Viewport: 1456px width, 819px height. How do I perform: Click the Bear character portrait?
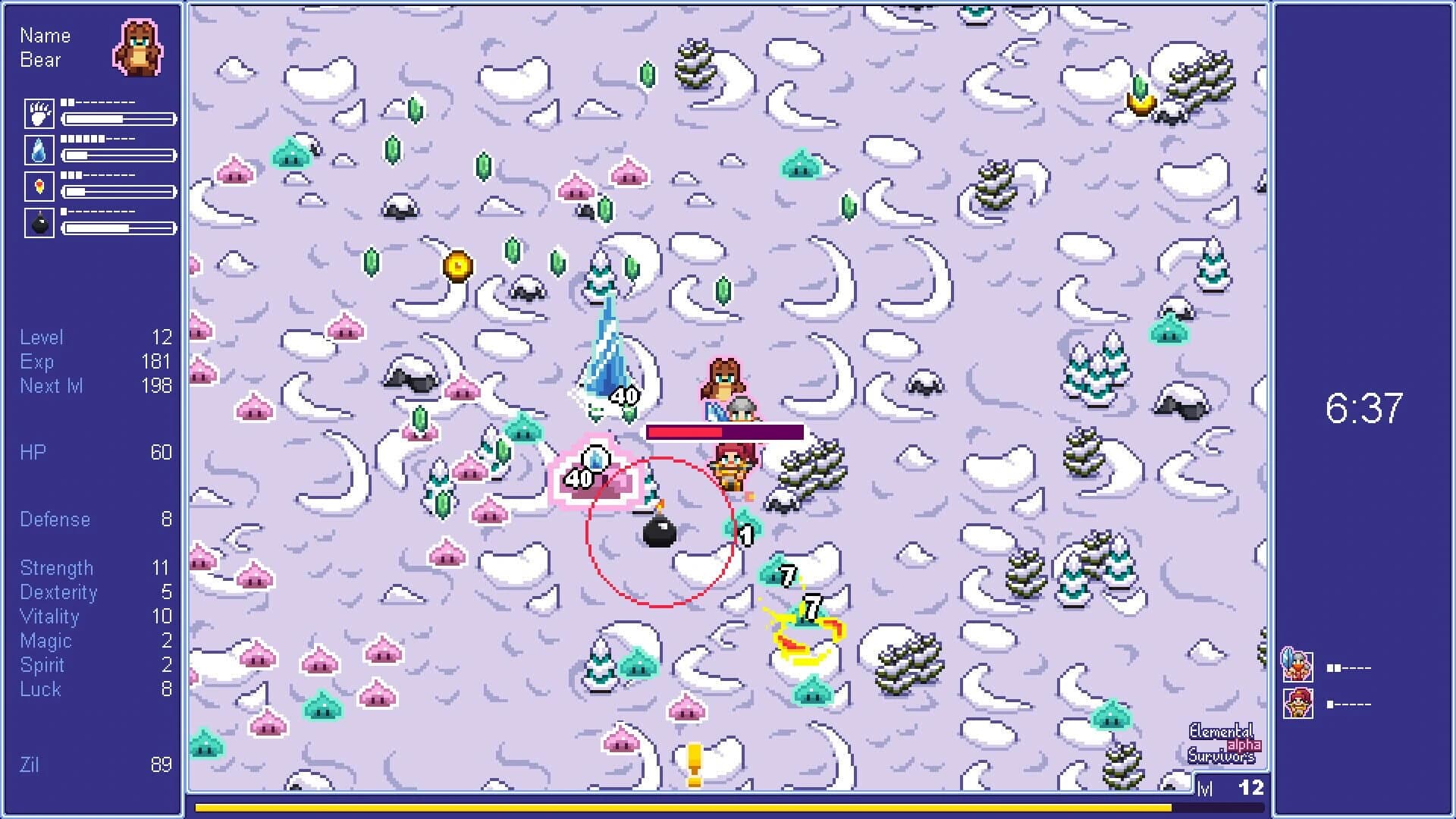[x=135, y=49]
